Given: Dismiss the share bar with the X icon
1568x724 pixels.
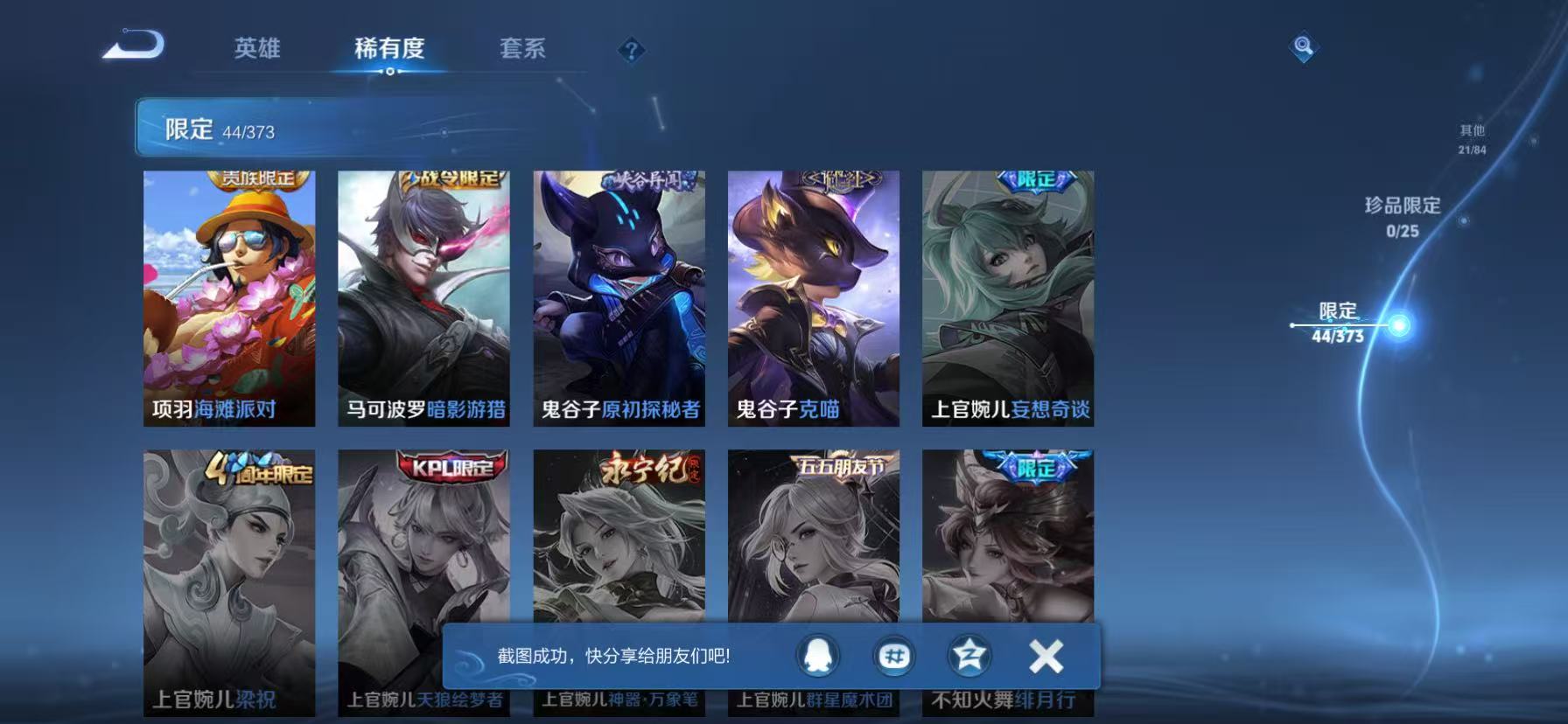Looking at the screenshot, I should (x=1044, y=655).
